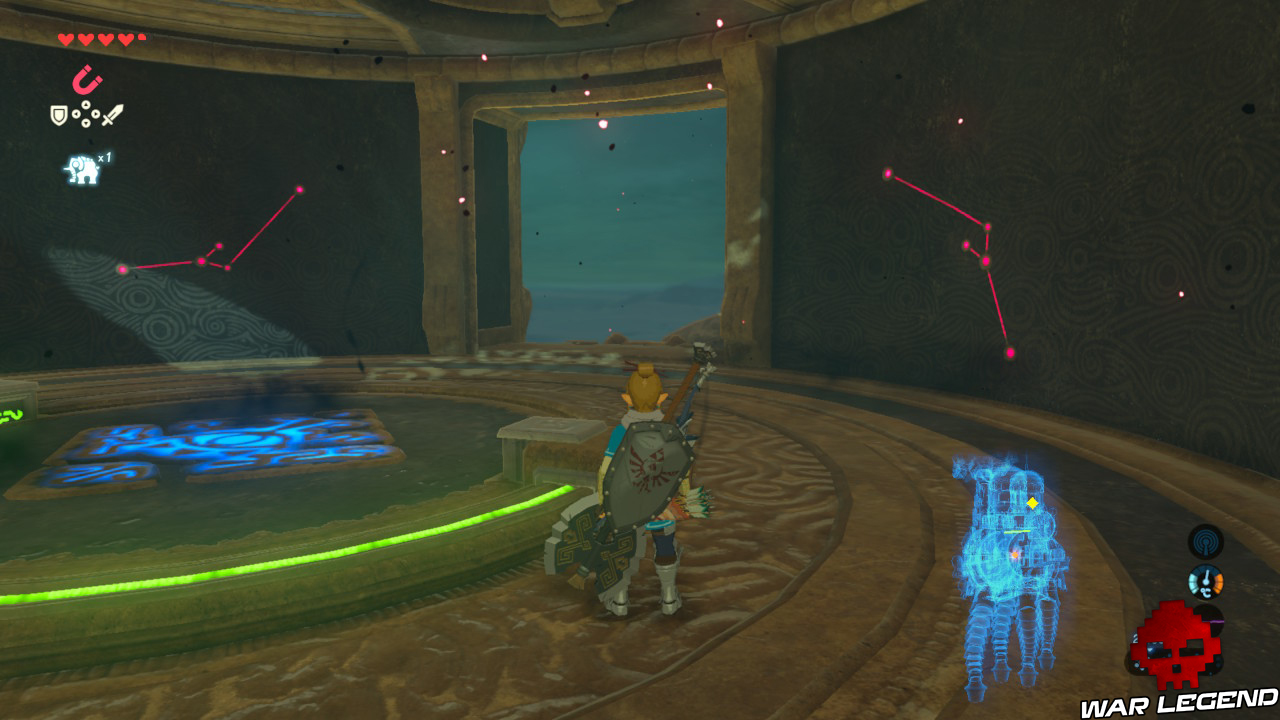Toggle the quarter heart at the row's end

point(141,36)
